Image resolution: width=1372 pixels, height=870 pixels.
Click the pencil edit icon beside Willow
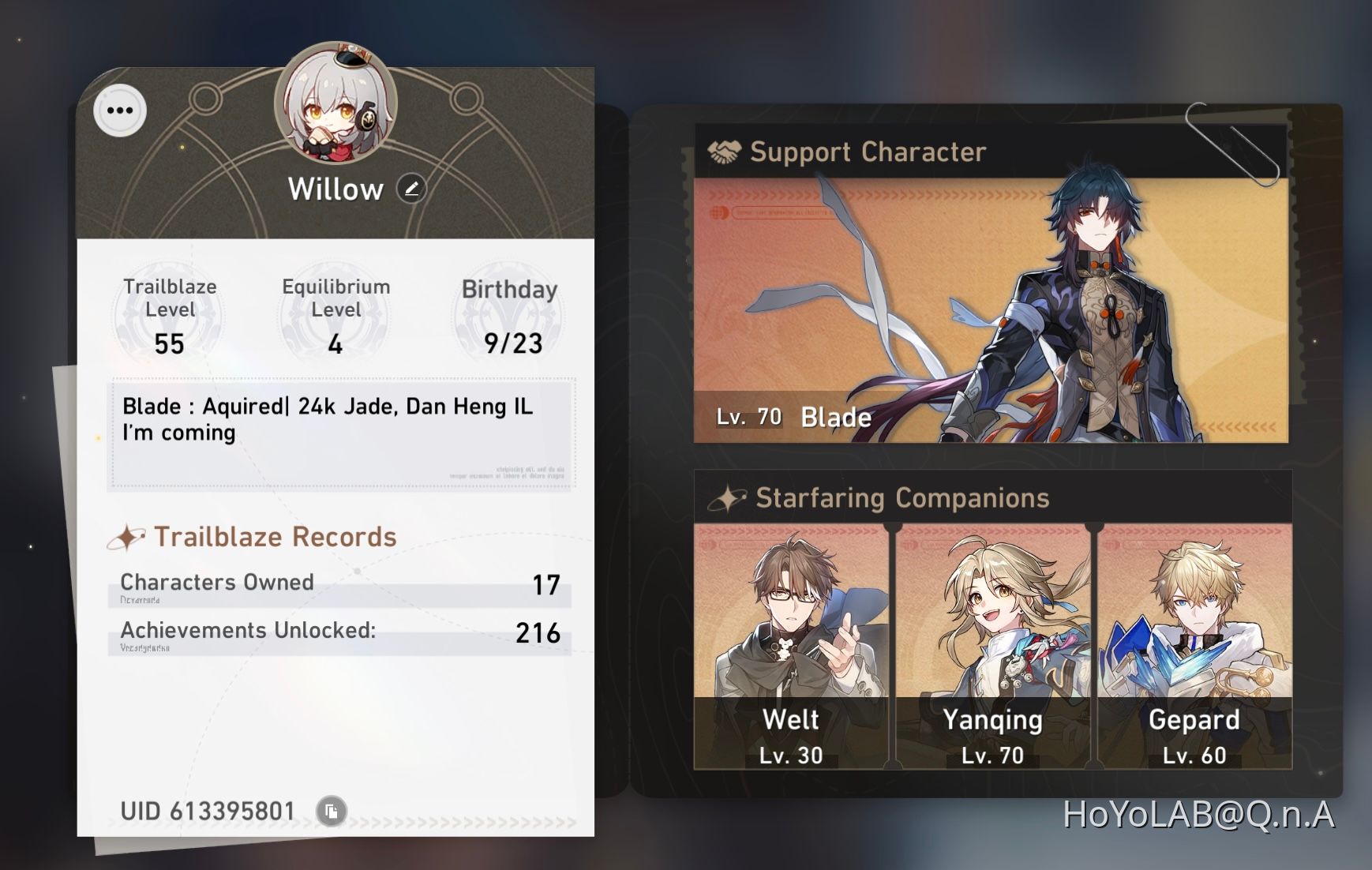(x=411, y=189)
